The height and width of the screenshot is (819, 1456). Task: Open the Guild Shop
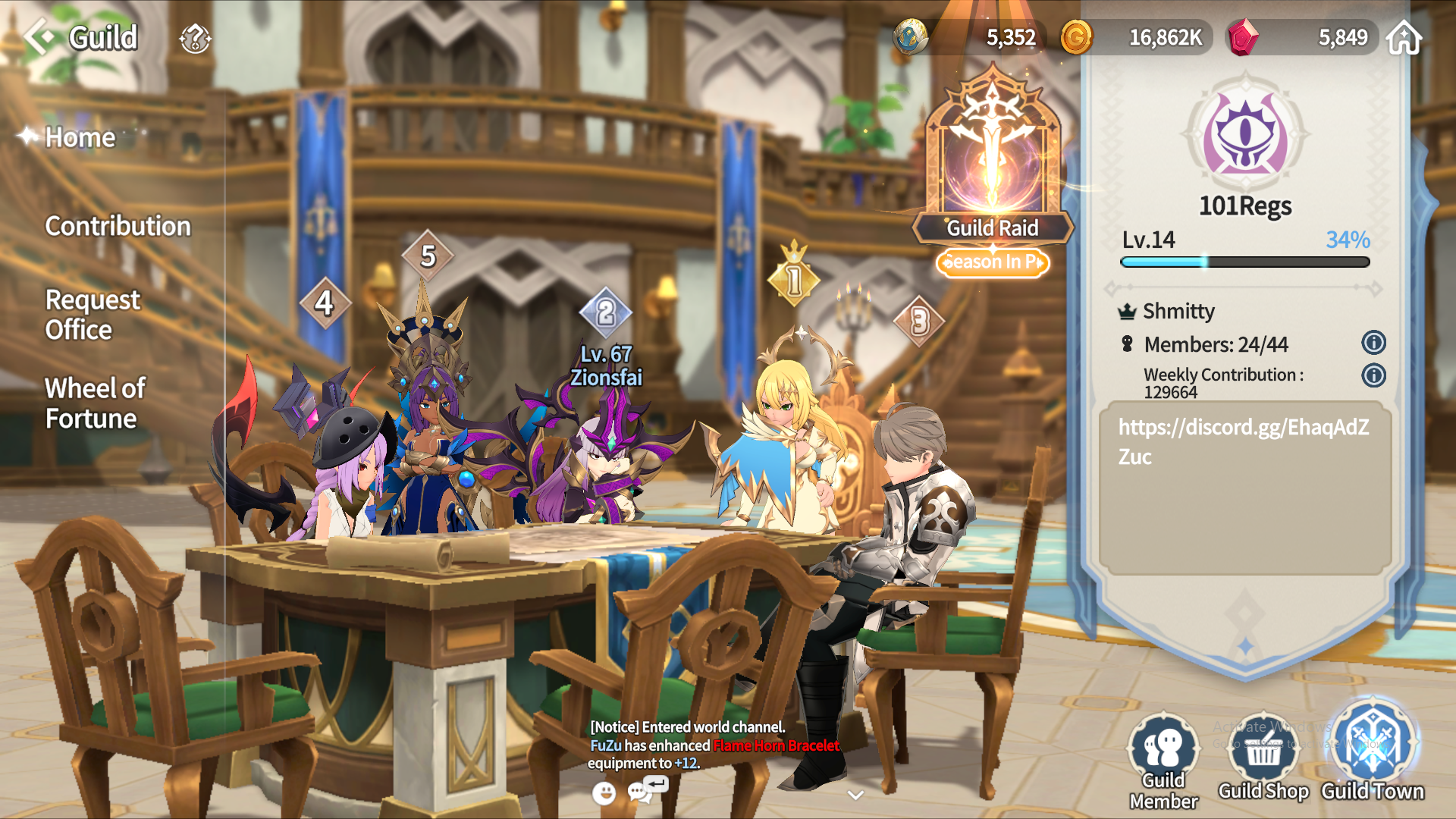pyautogui.click(x=1263, y=758)
